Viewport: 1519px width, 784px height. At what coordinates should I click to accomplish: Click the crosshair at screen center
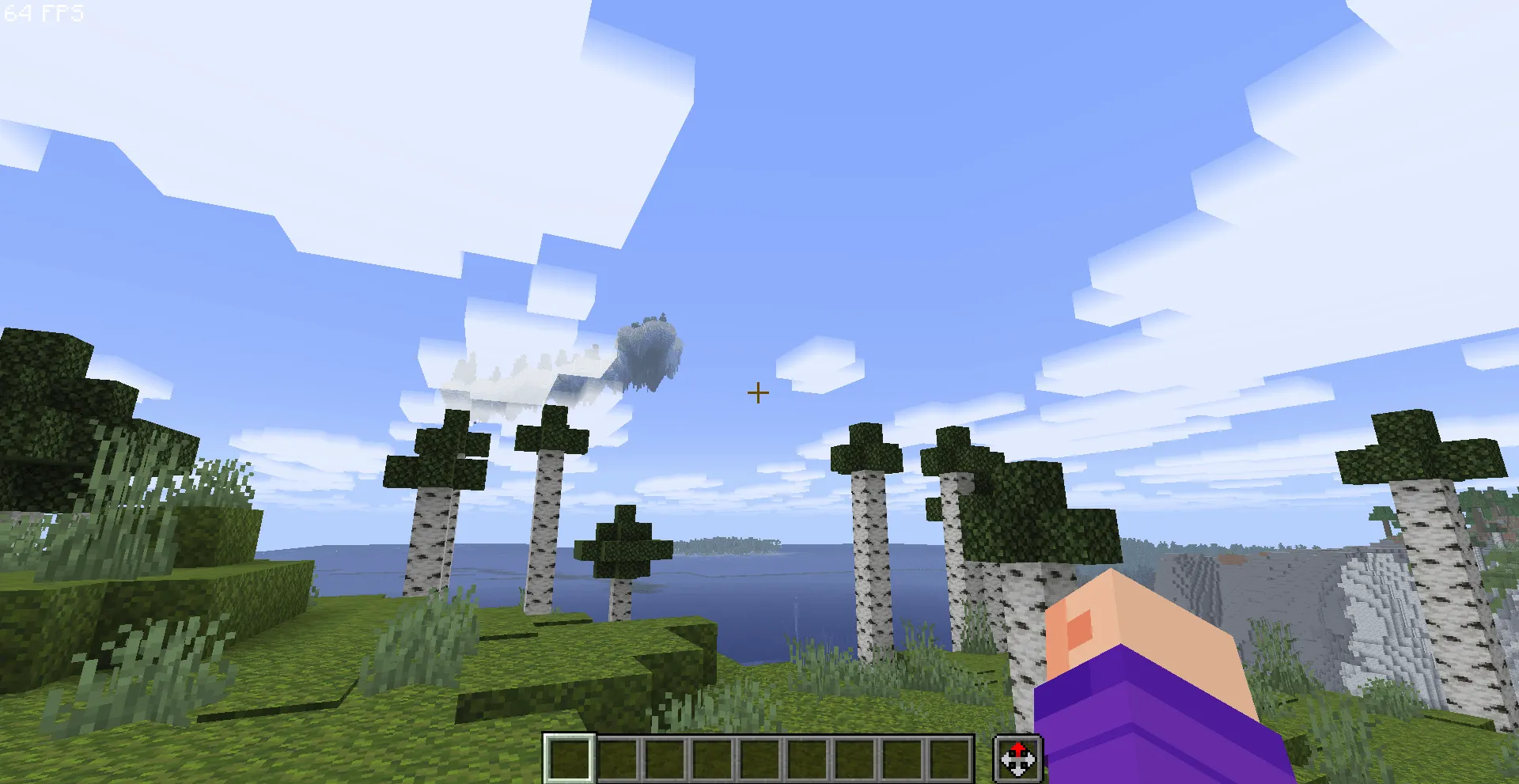click(758, 392)
